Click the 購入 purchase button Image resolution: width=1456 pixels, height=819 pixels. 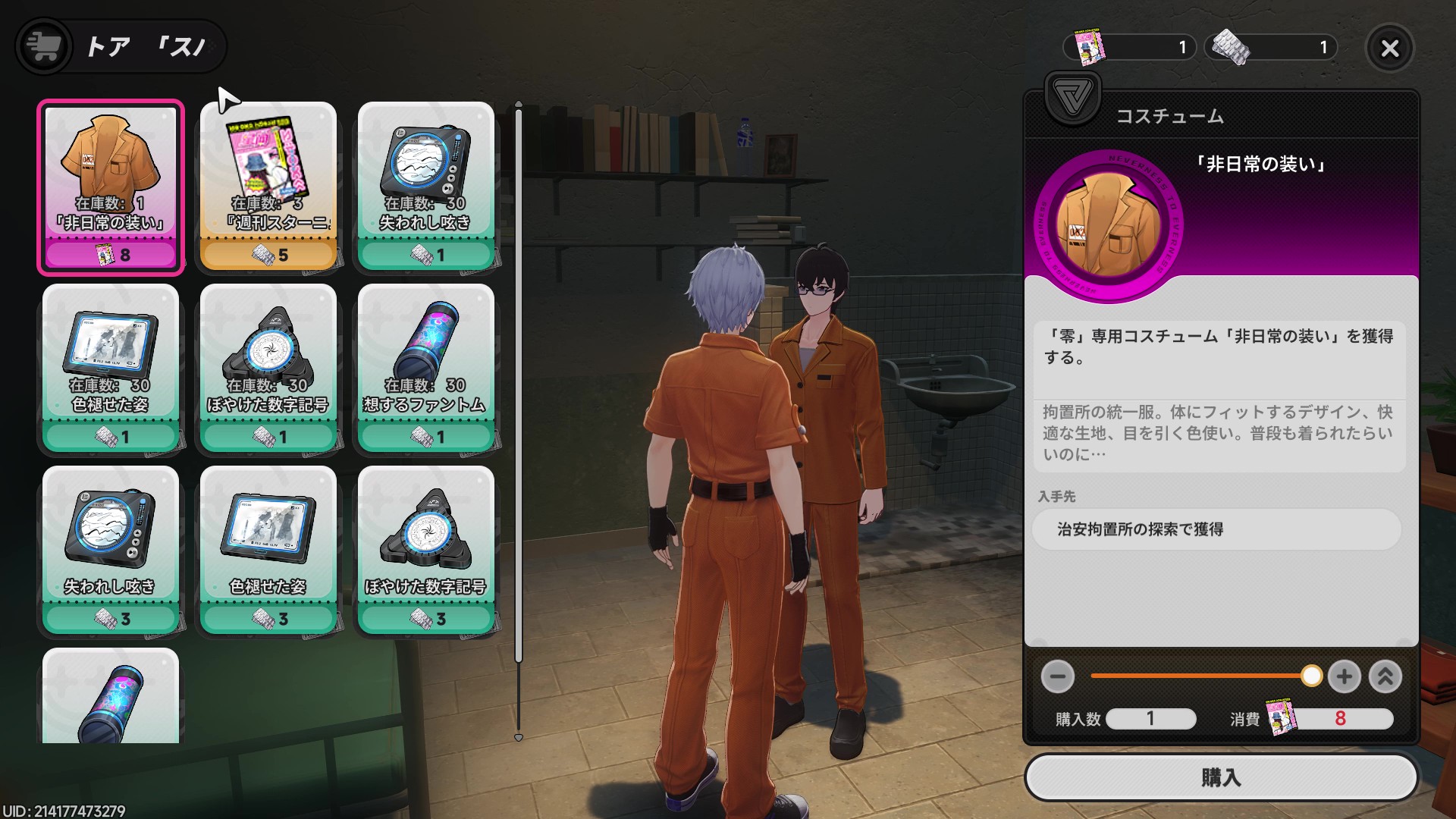[x=1220, y=777]
